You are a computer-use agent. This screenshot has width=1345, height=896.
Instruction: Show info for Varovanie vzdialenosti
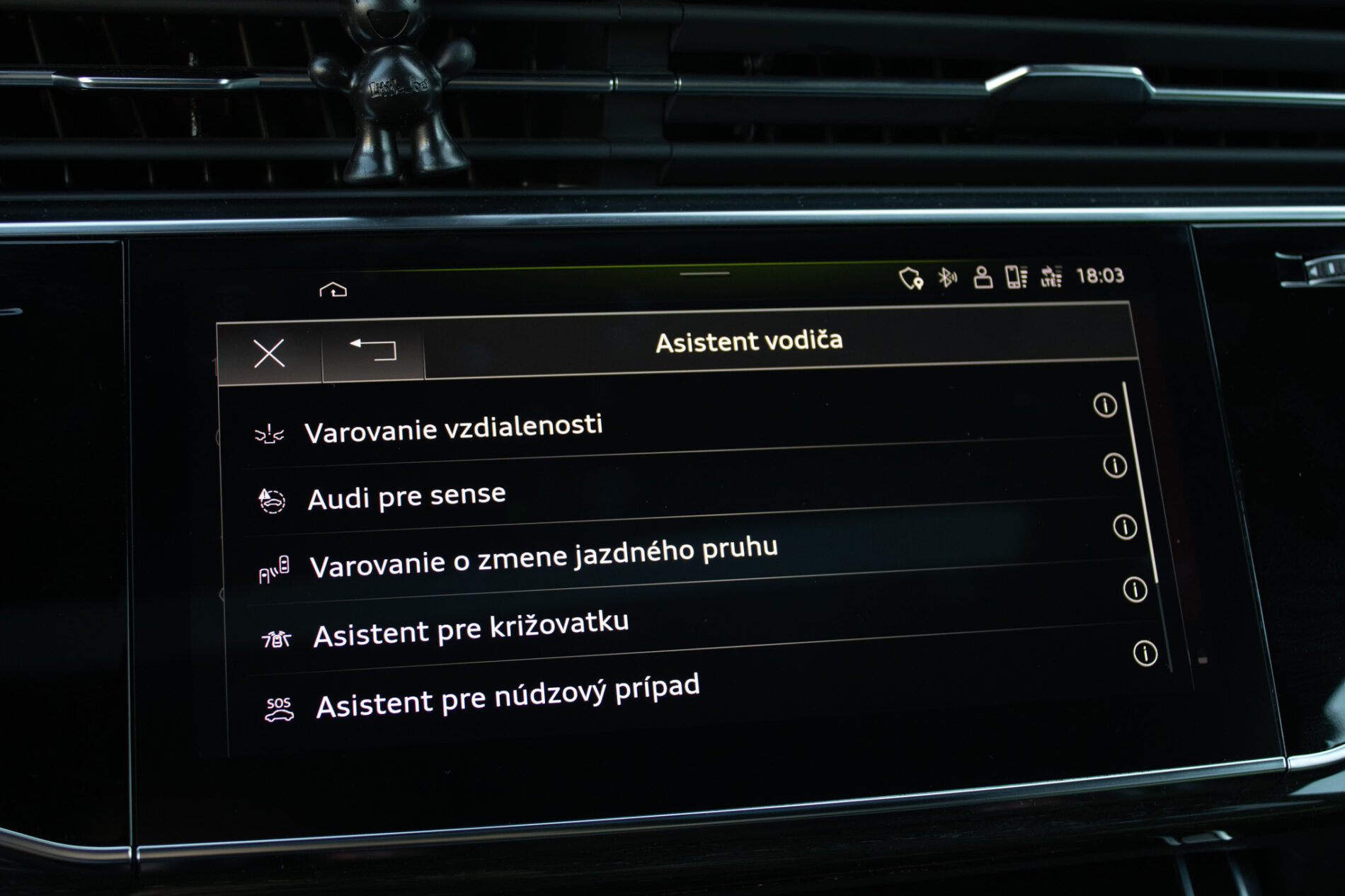point(1105,406)
